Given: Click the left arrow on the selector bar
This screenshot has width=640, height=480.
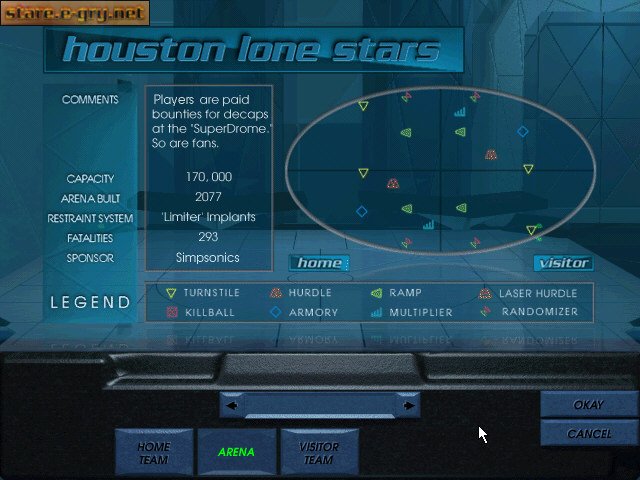Looking at the screenshot, I should (232, 406).
